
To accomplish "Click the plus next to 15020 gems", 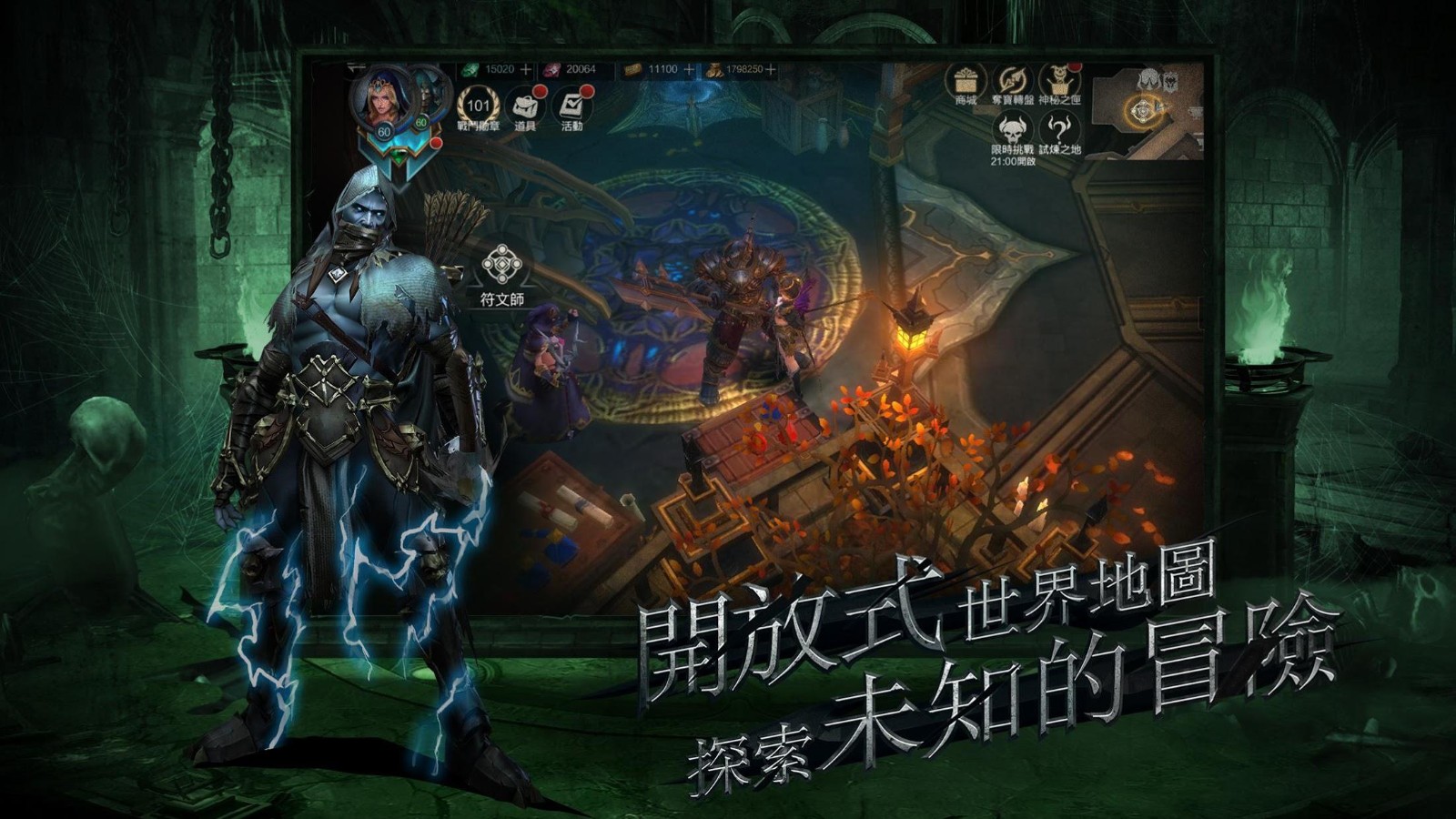I will [526, 69].
